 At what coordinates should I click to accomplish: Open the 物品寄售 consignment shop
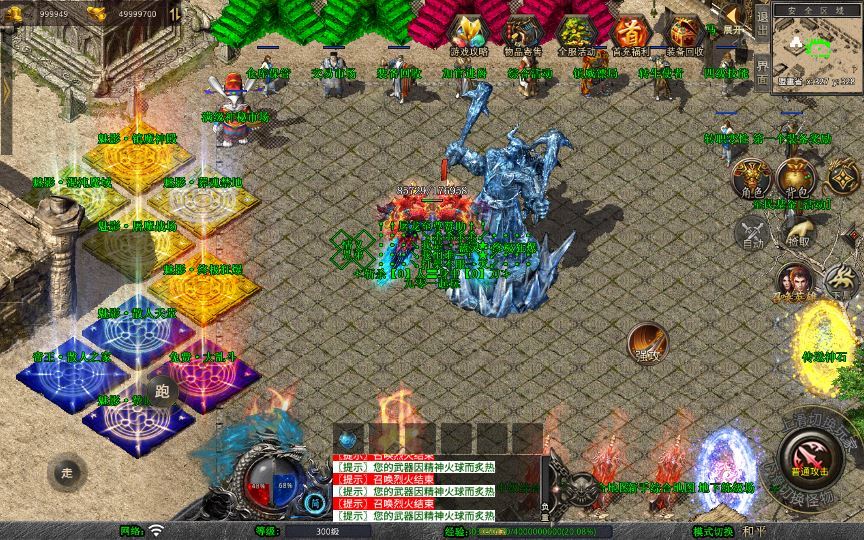[x=520, y=34]
